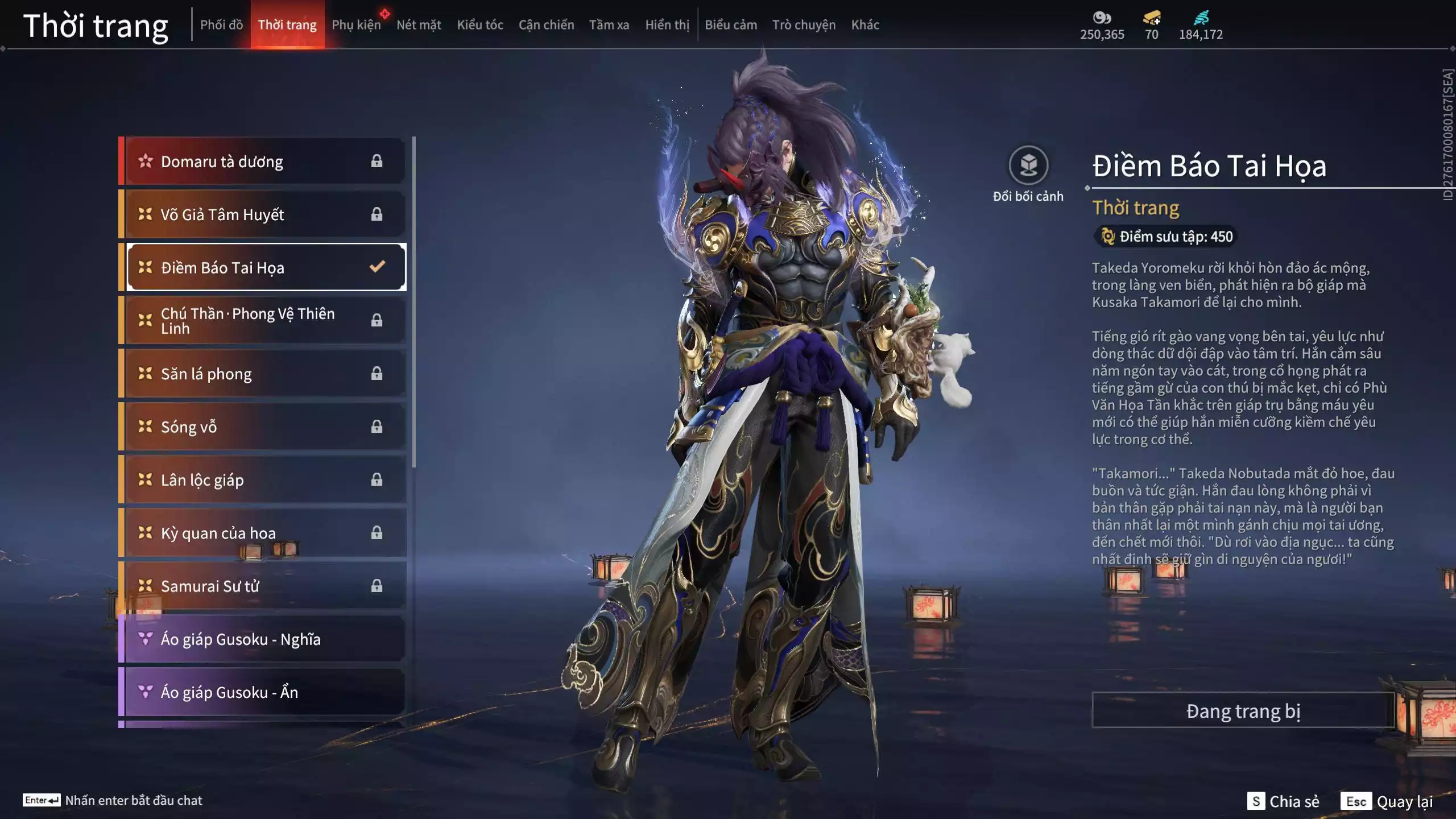Show the Hiển thị tab
The image size is (1456, 819).
click(x=667, y=25)
